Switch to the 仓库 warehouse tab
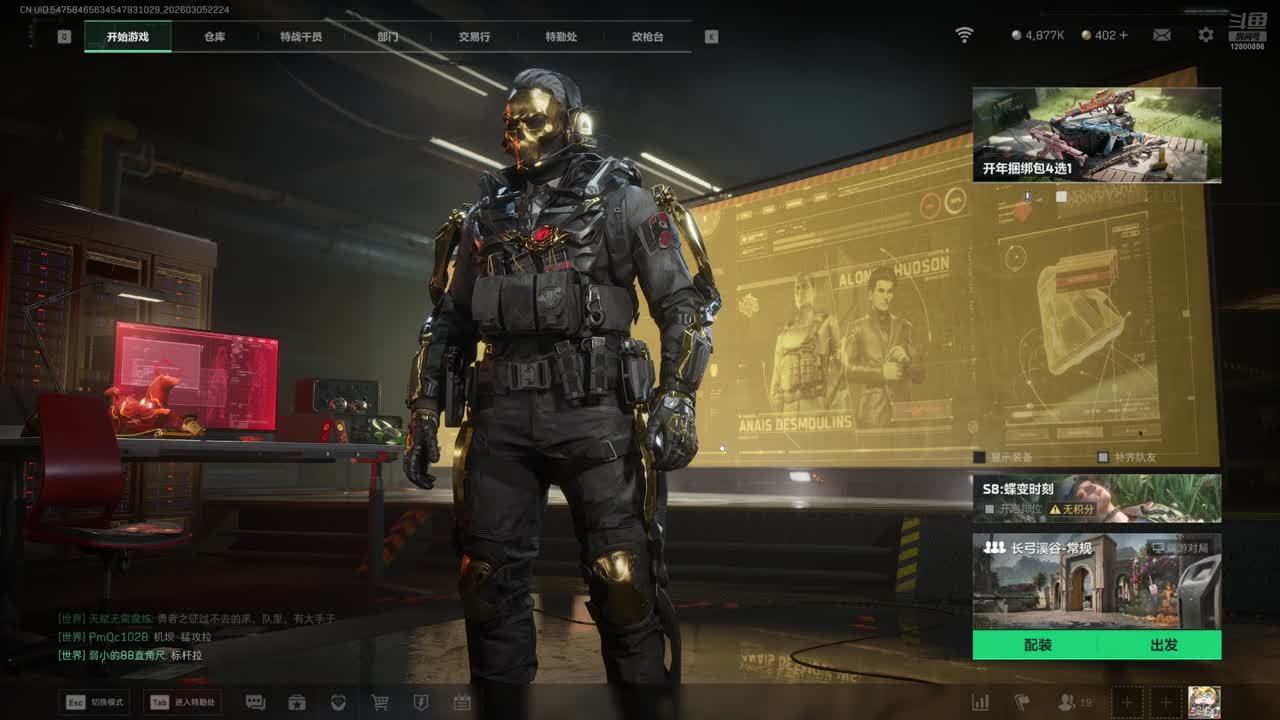Screen dimensions: 1280x720 tap(215, 37)
